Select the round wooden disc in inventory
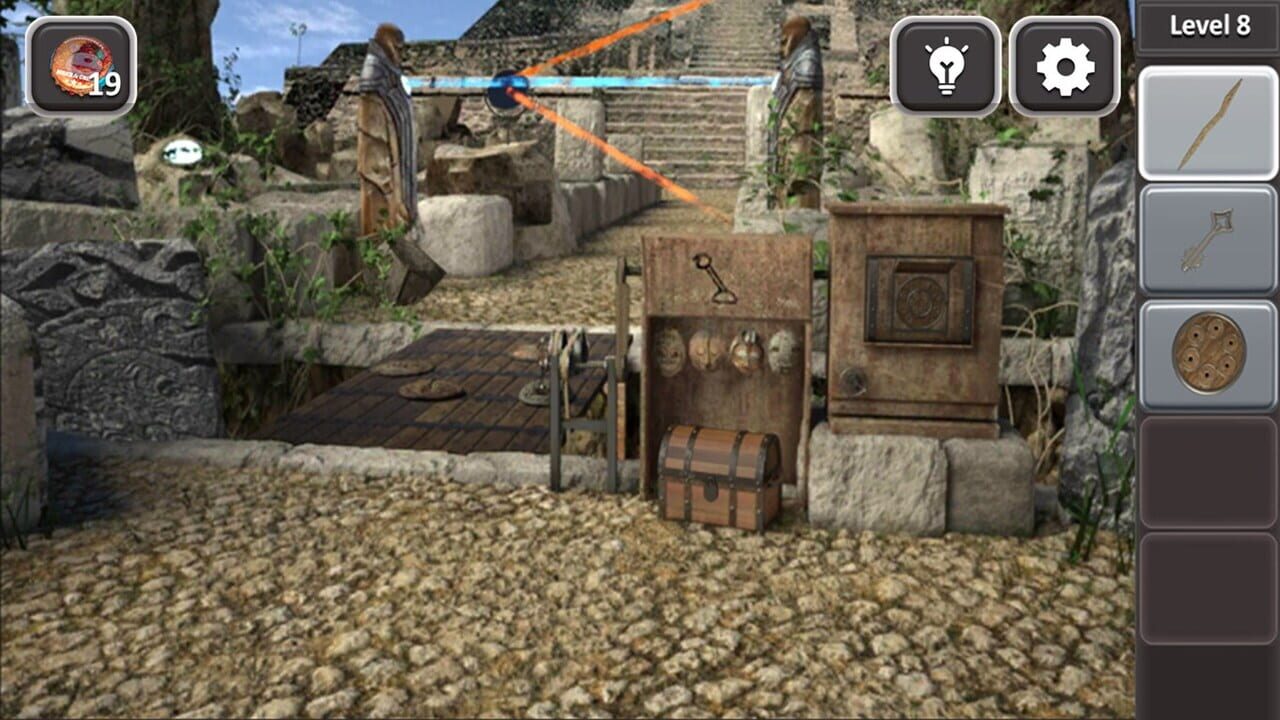 pos(1209,352)
